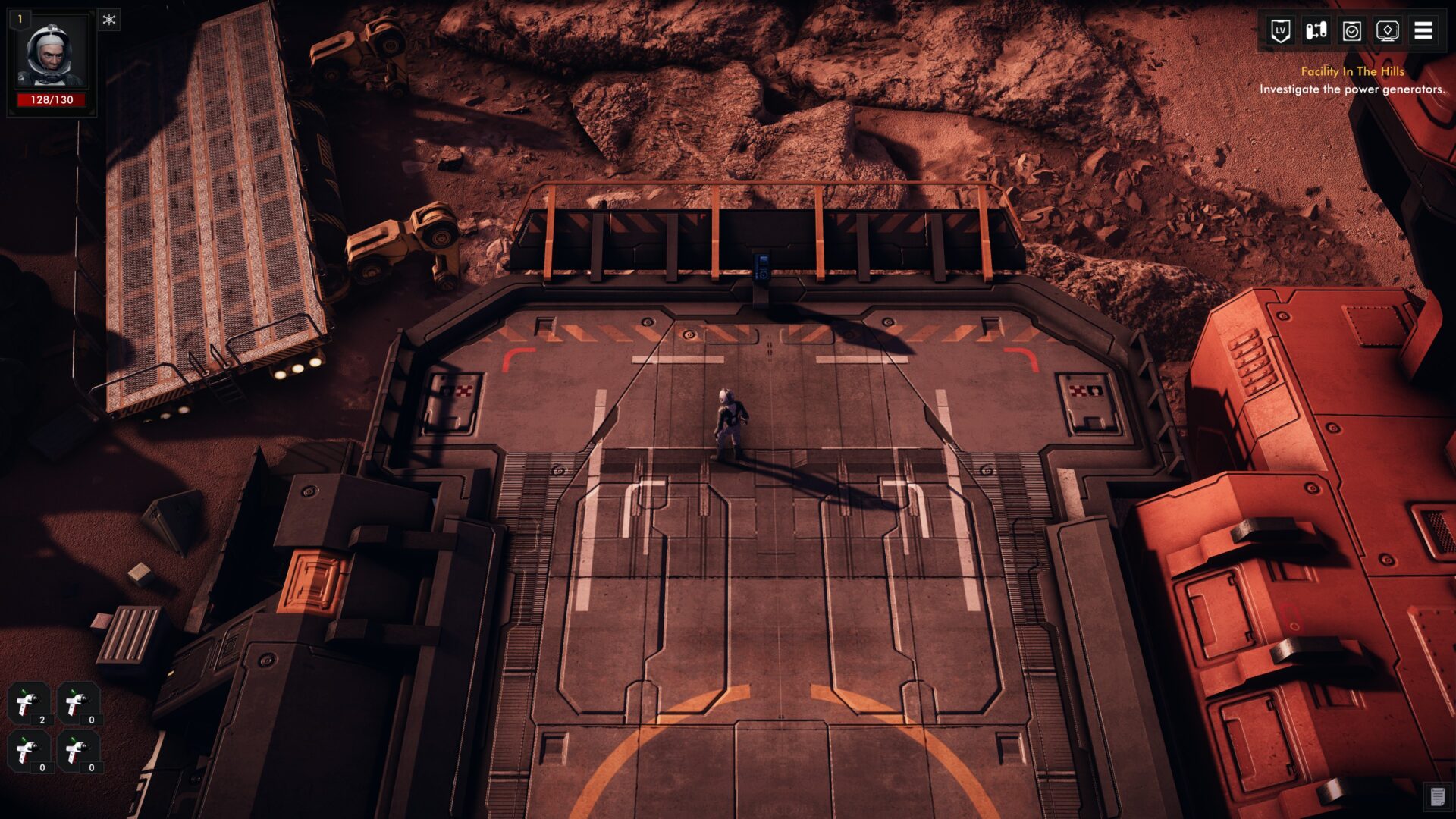Open the checkmark quest log icon

point(1351,31)
